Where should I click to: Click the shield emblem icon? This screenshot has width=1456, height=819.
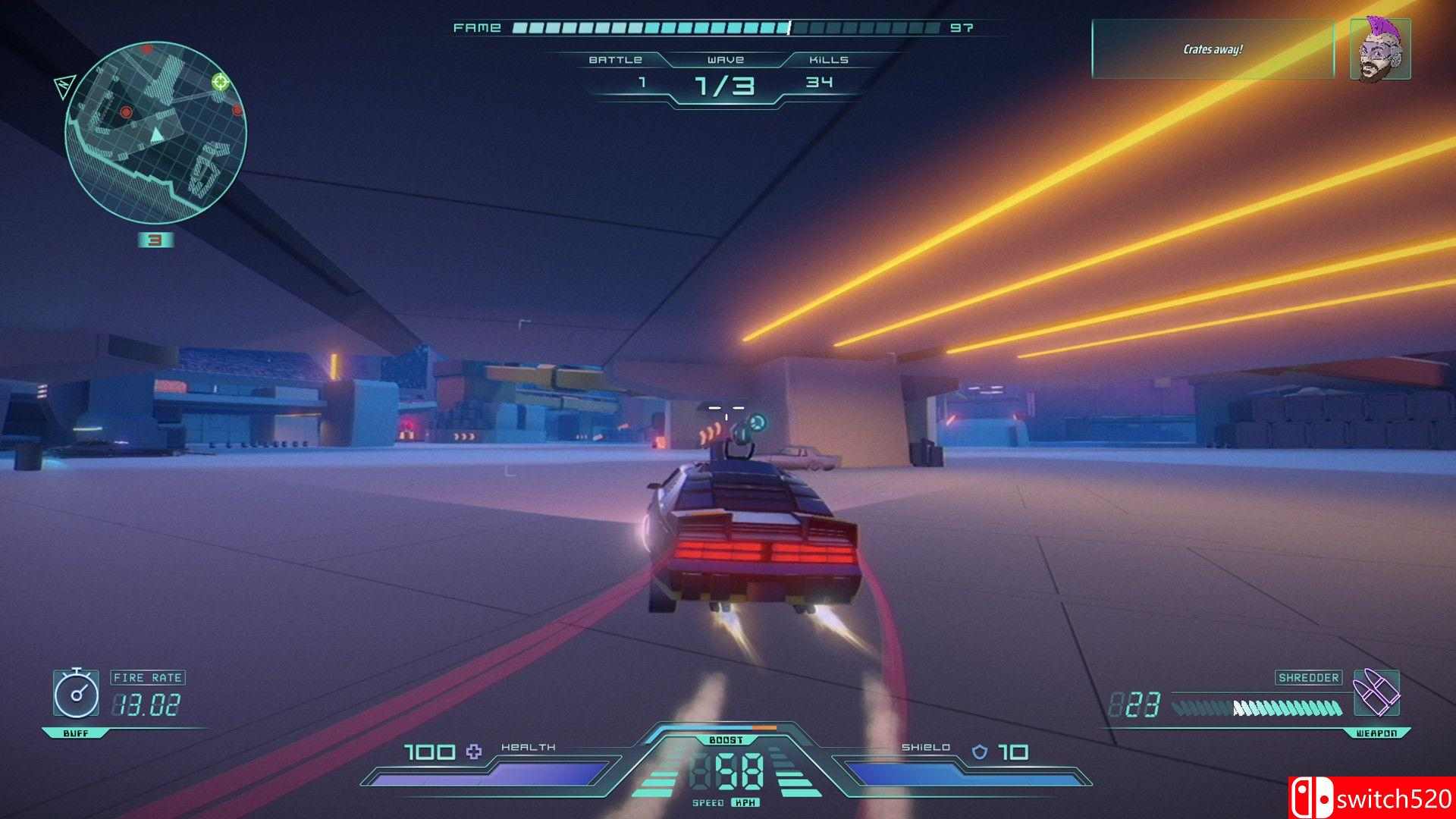[981, 752]
